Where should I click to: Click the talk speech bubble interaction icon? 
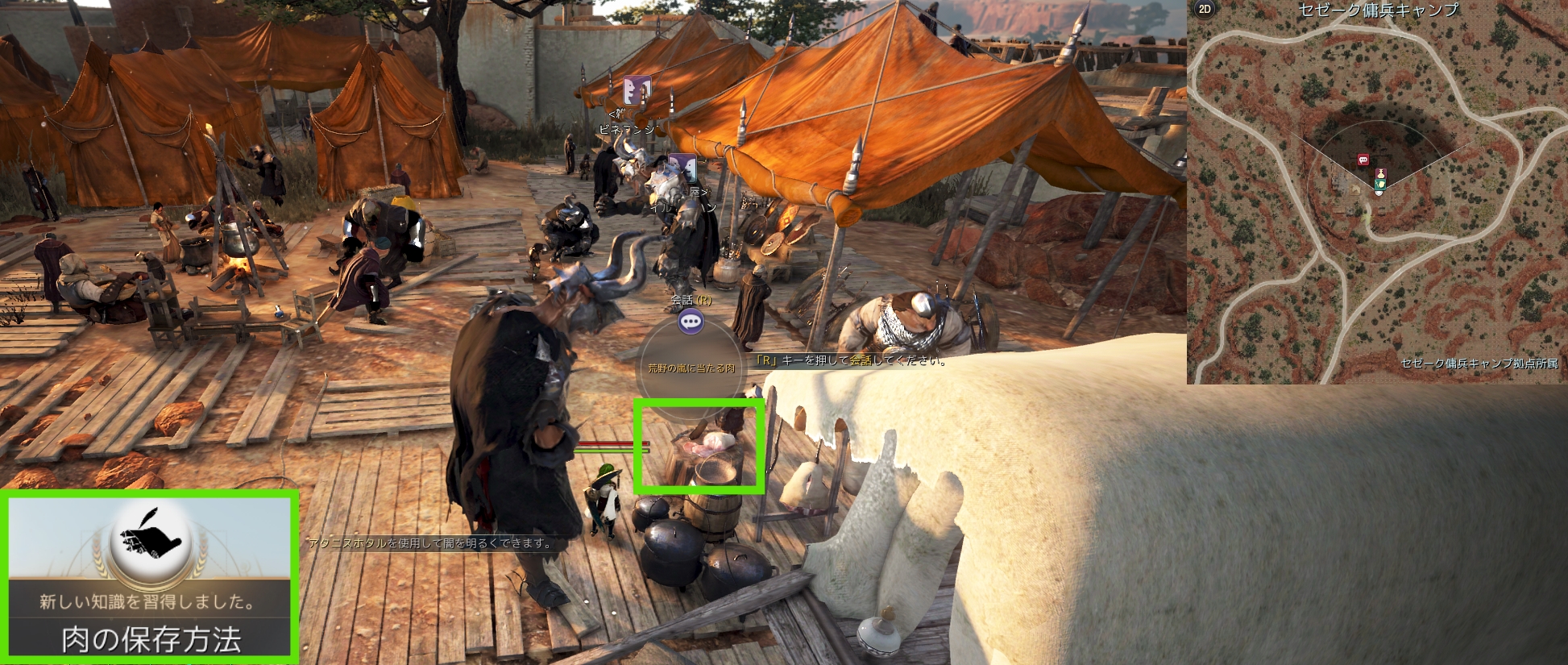(691, 322)
